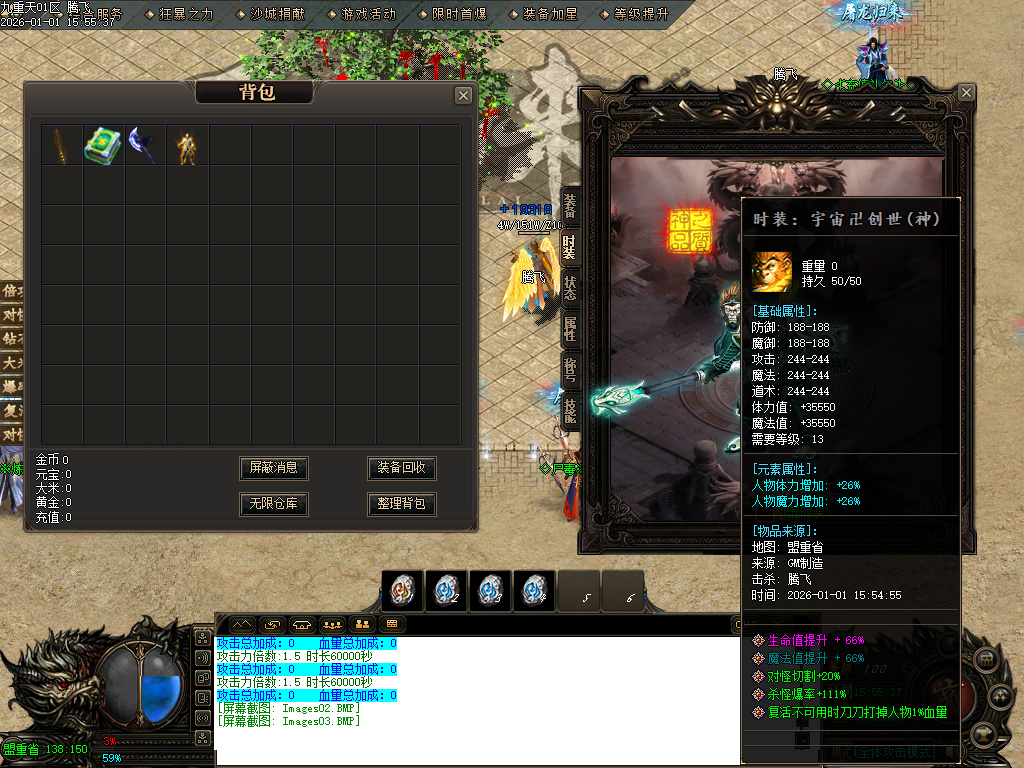
Task: Pick the golden figure costume item
Action: pos(186,146)
